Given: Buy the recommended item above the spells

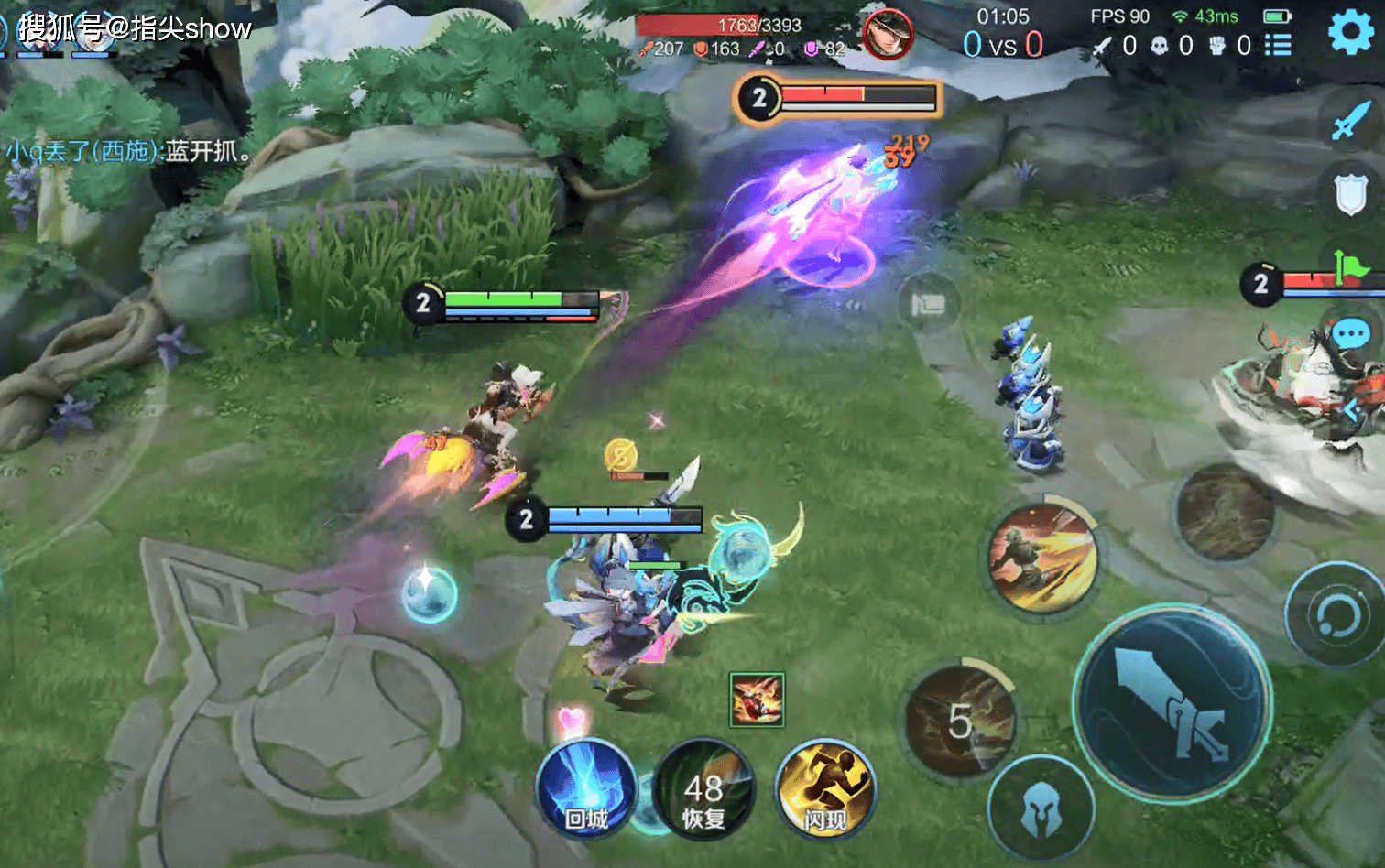Looking at the screenshot, I should click(757, 700).
